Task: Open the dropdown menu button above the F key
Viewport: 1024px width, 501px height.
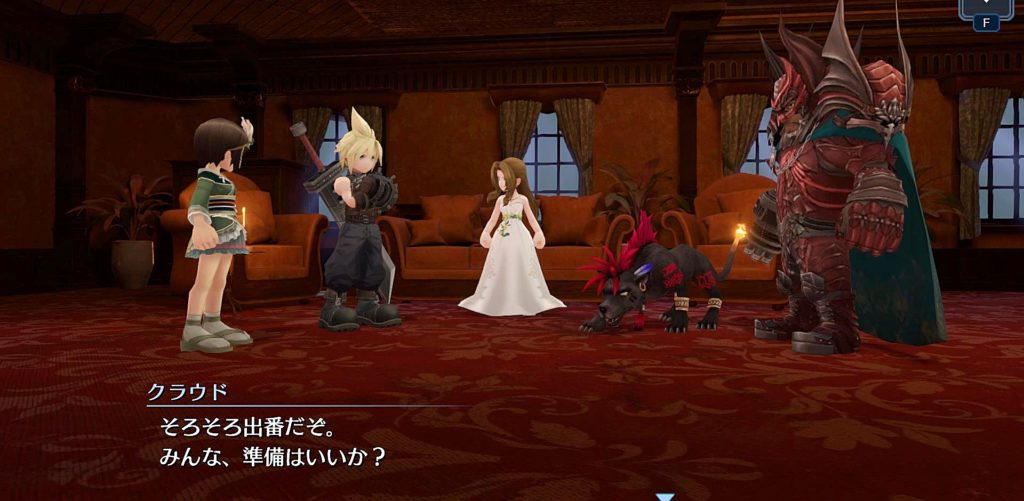Action: tap(985, 5)
